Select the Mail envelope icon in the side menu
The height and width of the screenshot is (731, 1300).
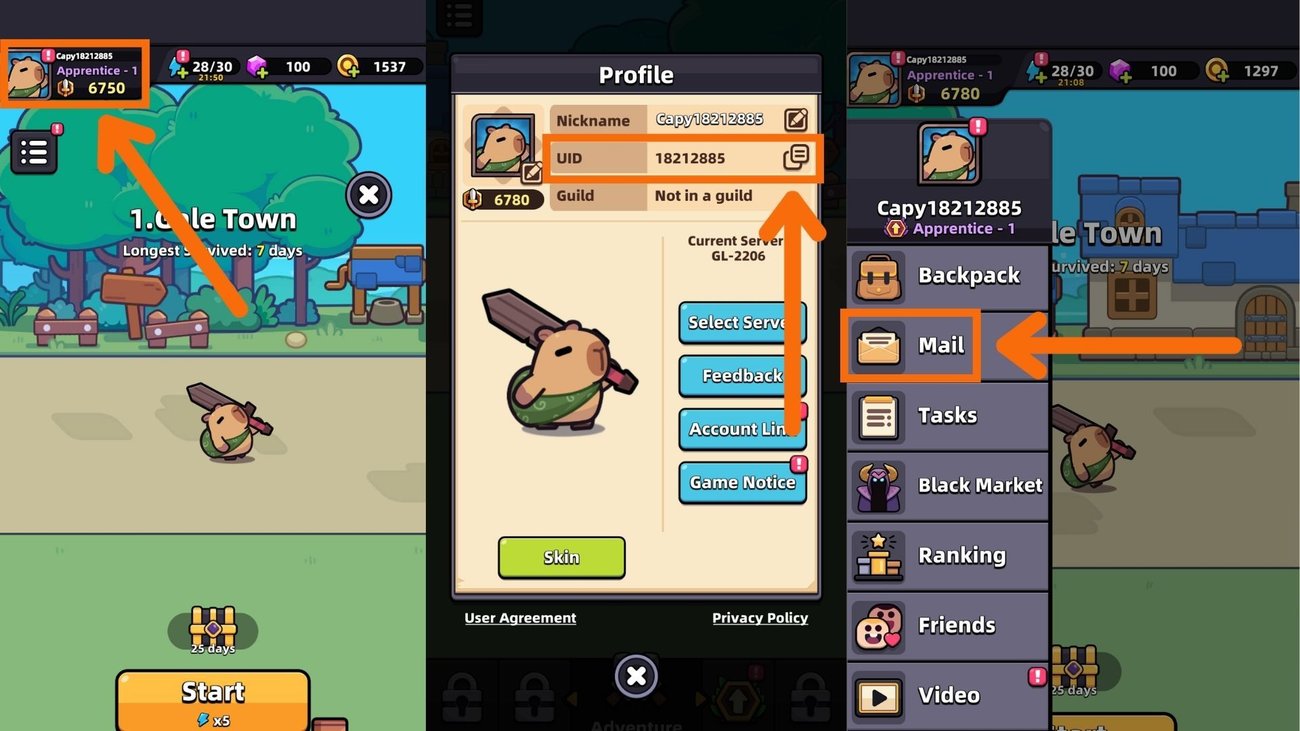coord(879,347)
